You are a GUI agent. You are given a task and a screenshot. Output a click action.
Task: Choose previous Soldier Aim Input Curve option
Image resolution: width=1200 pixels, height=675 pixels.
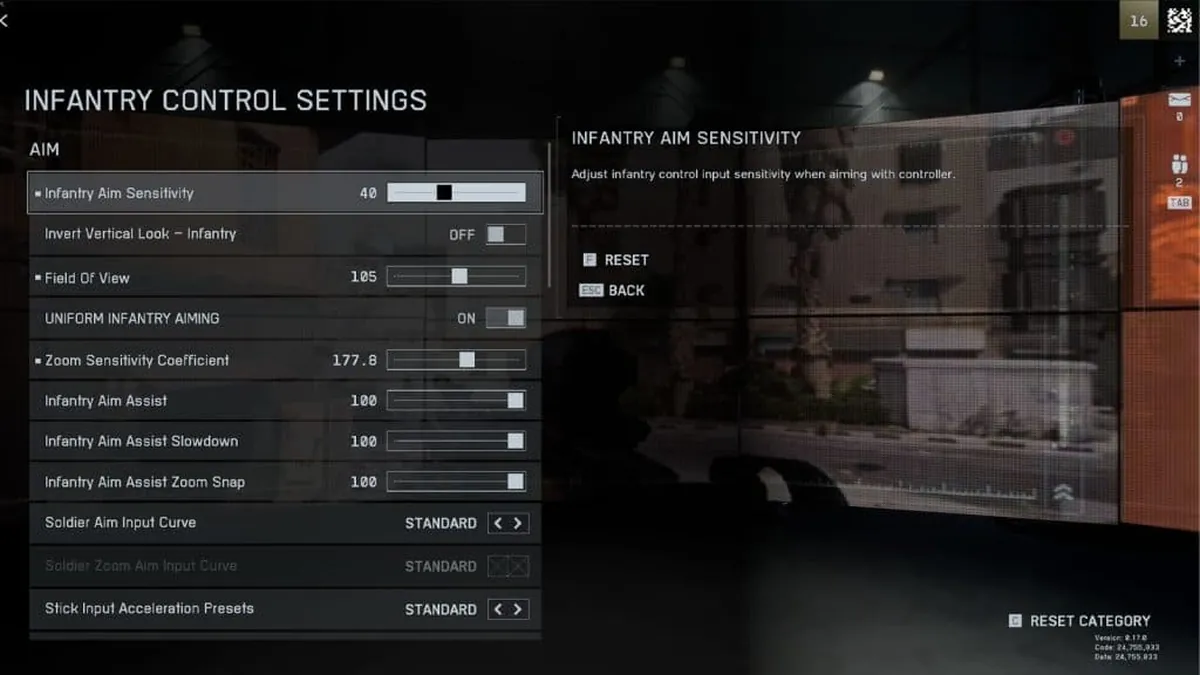coord(498,523)
